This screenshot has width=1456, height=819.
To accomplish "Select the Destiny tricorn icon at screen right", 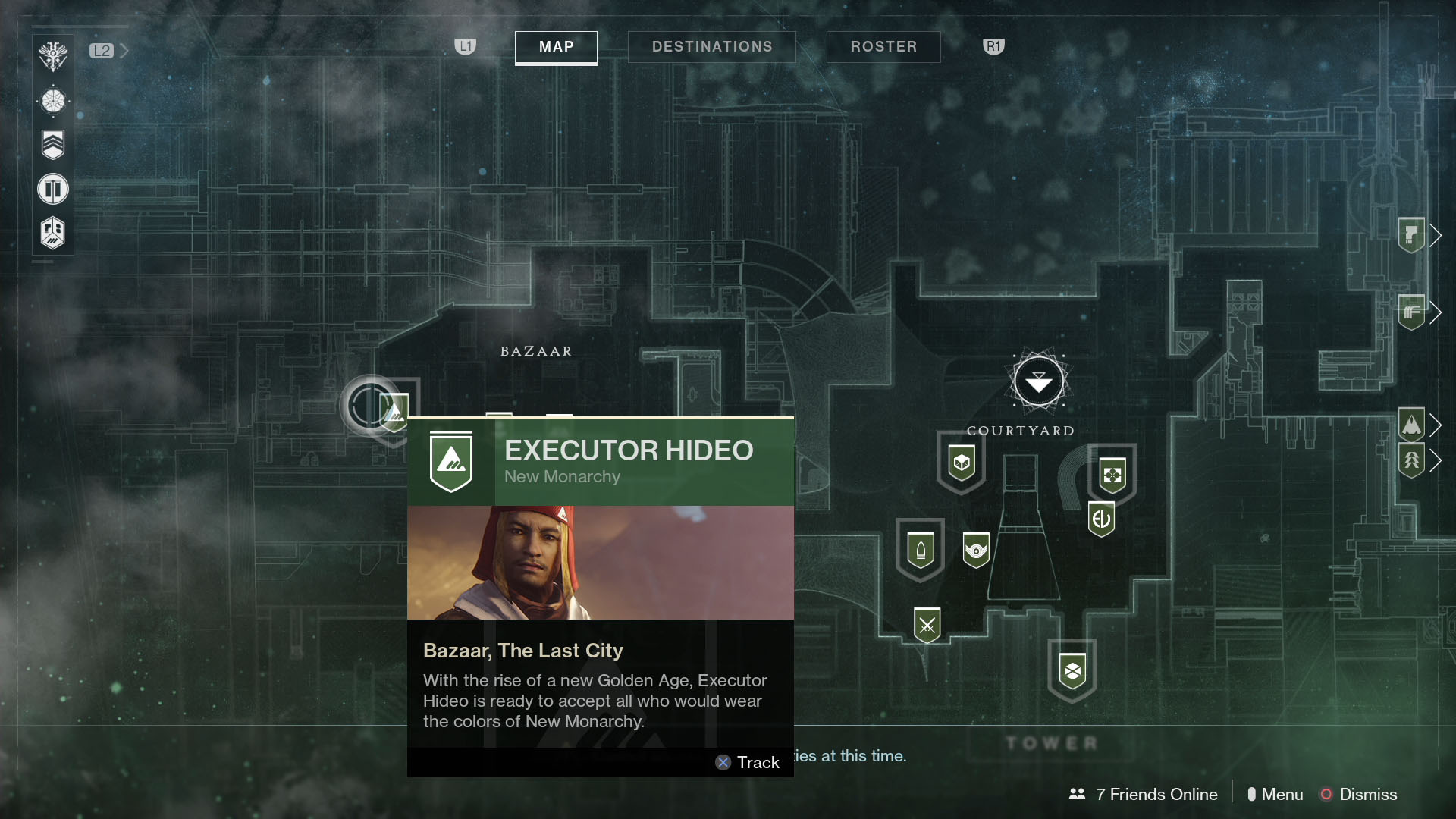I will click(1411, 461).
